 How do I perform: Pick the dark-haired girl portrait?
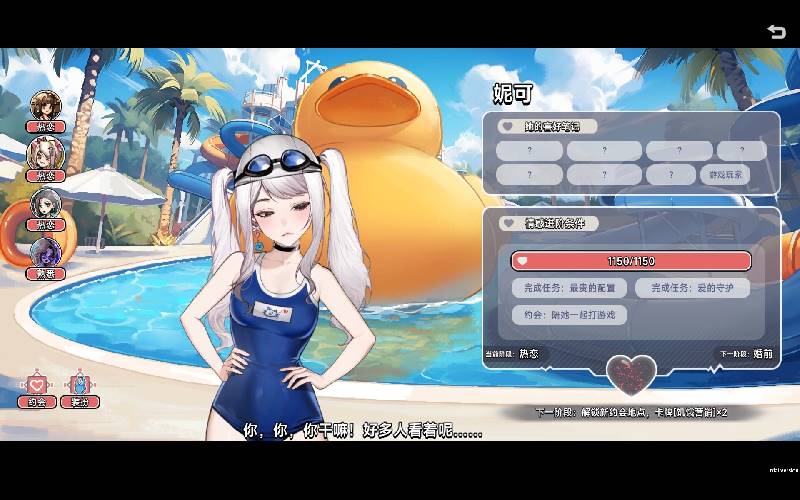click(46, 203)
